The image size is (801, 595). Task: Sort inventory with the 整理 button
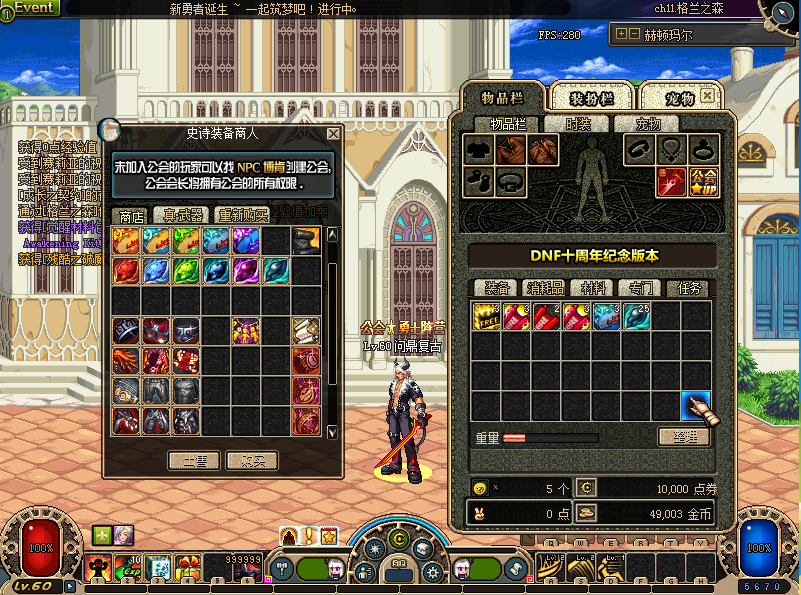click(683, 436)
